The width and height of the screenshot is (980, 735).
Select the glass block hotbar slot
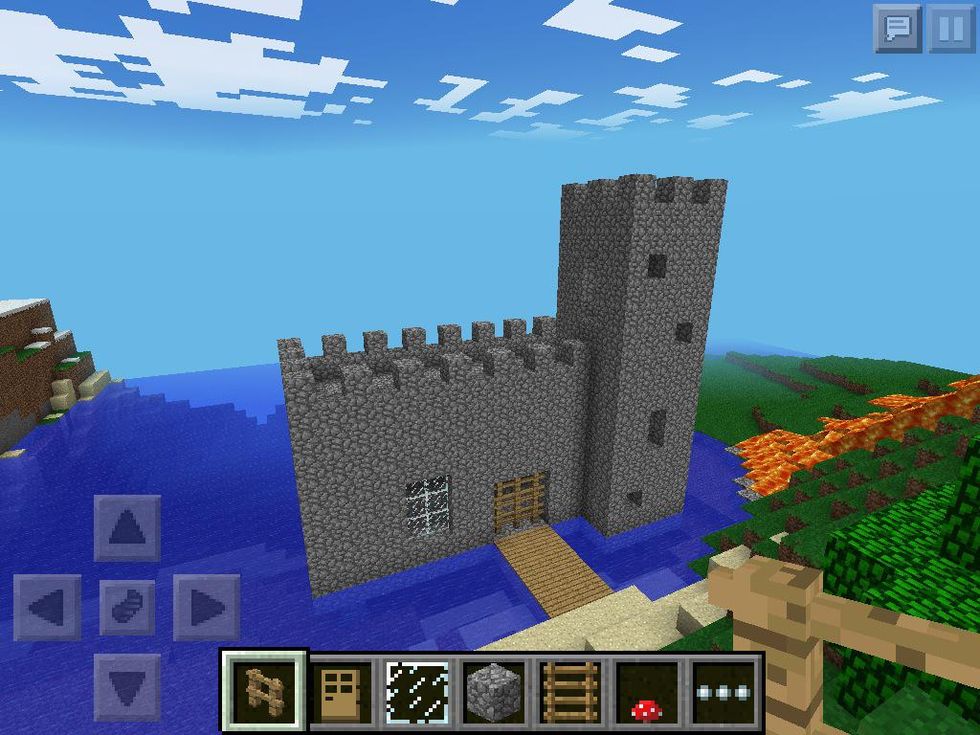[x=418, y=690]
